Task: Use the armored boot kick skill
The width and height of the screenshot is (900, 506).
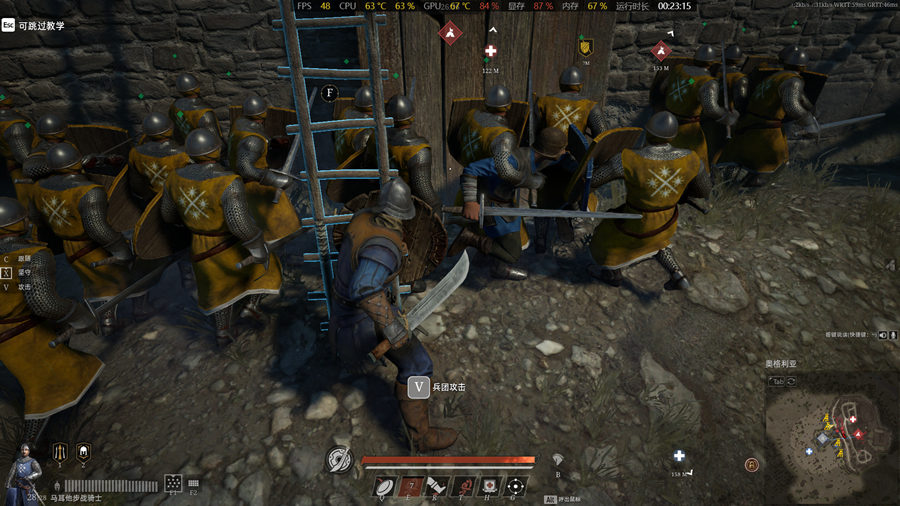Action: click(436, 486)
